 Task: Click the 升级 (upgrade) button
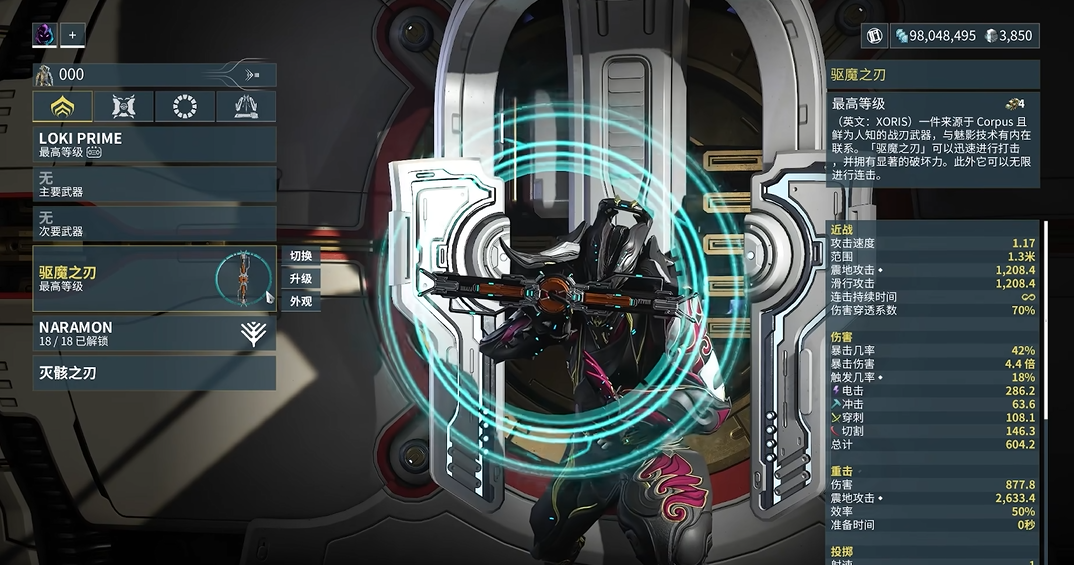point(301,279)
